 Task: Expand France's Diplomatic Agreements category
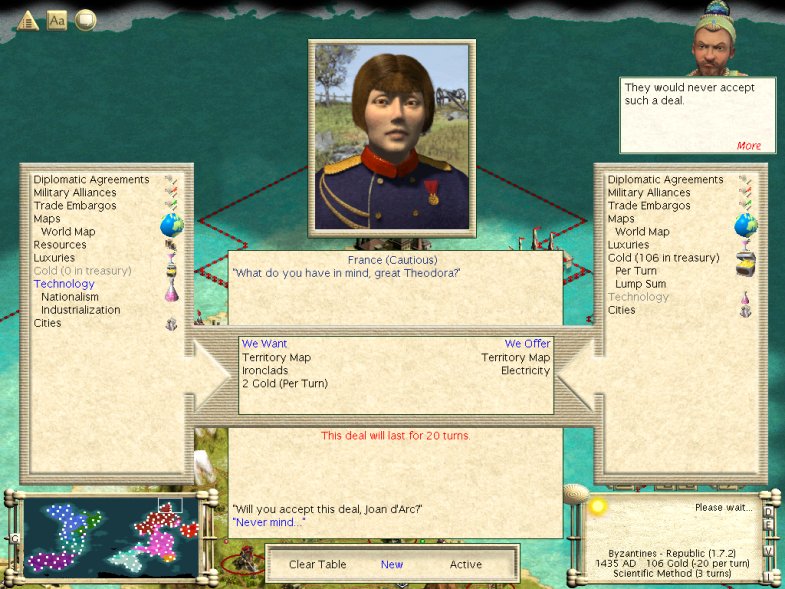click(91, 180)
